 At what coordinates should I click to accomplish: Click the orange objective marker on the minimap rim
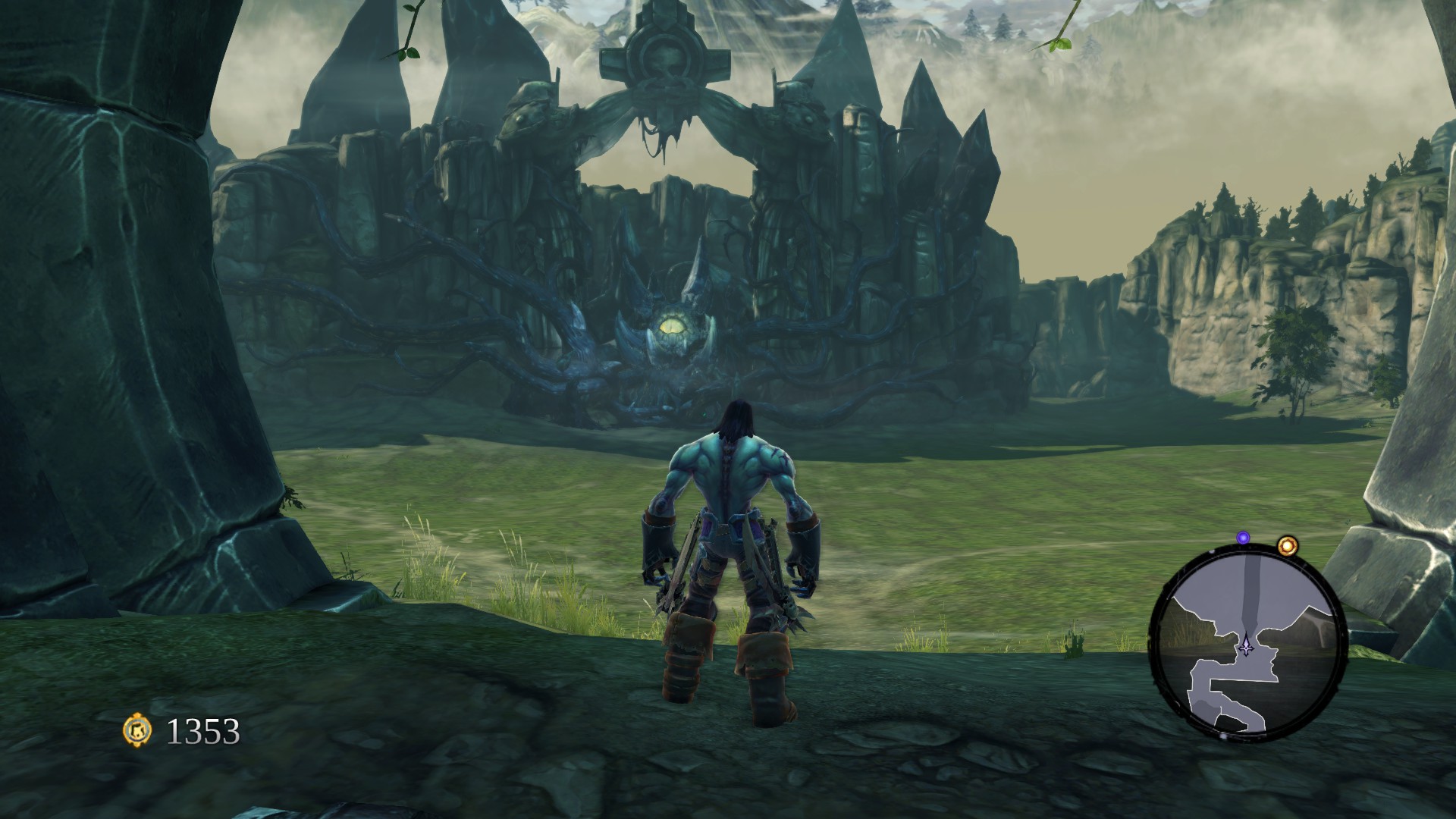coord(1288,546)
